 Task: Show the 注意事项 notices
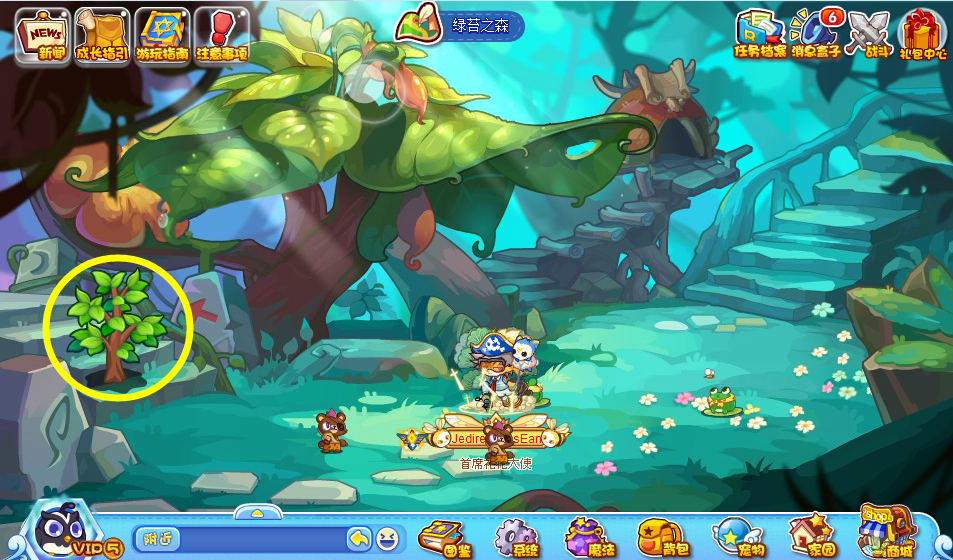[220, 37]
